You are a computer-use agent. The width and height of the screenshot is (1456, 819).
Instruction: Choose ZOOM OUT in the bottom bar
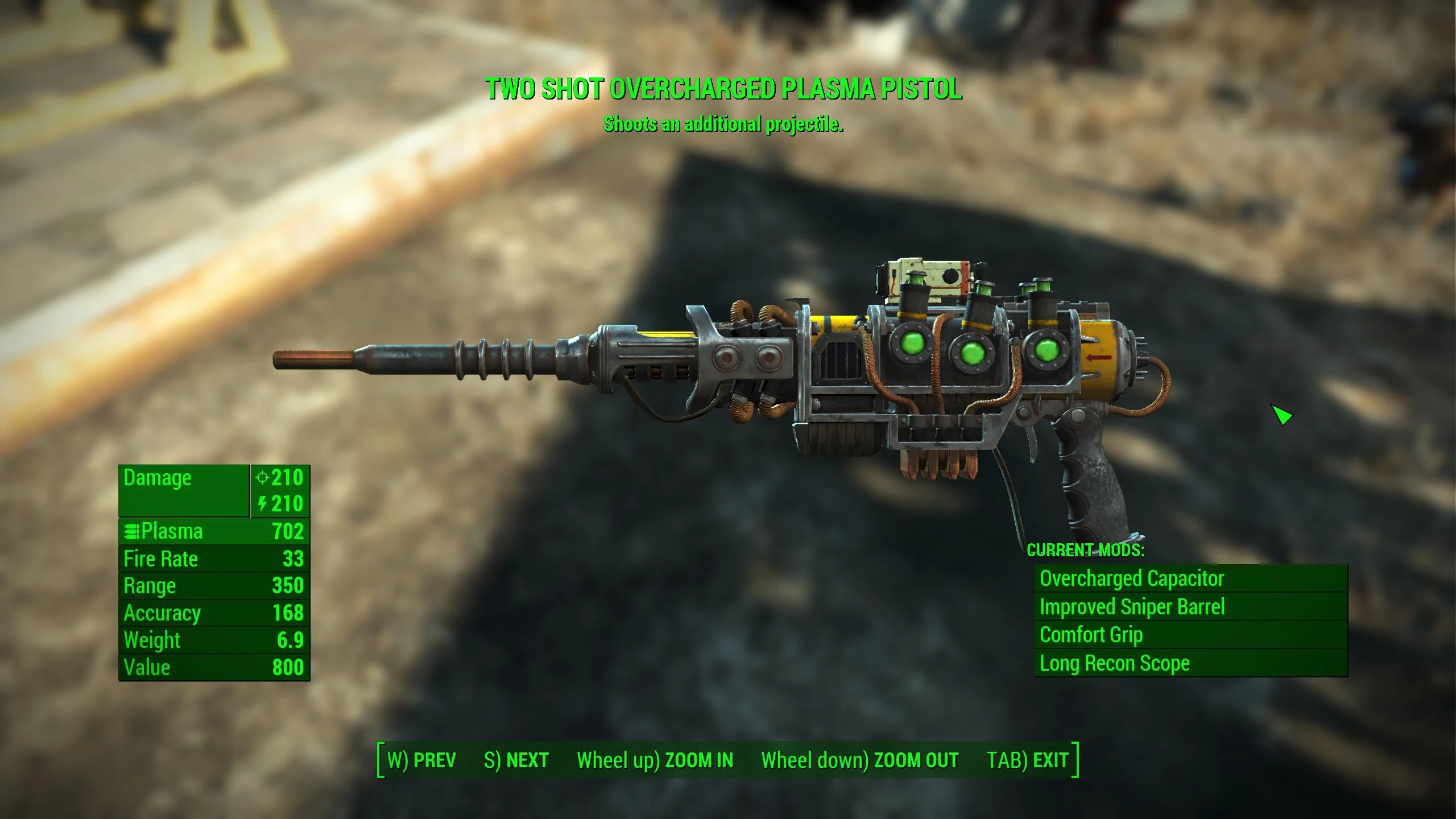(x=859, y=760)
